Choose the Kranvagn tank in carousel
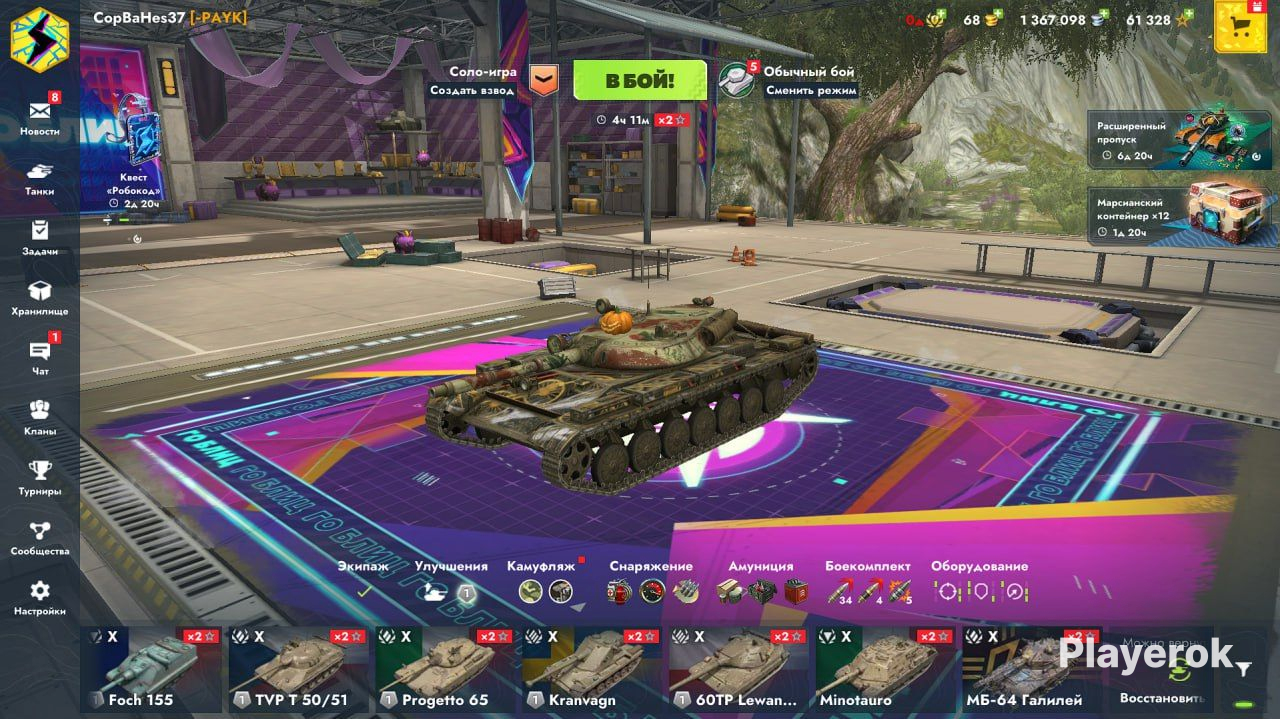Screen dimensions: 1280x719 coord(592,669)
